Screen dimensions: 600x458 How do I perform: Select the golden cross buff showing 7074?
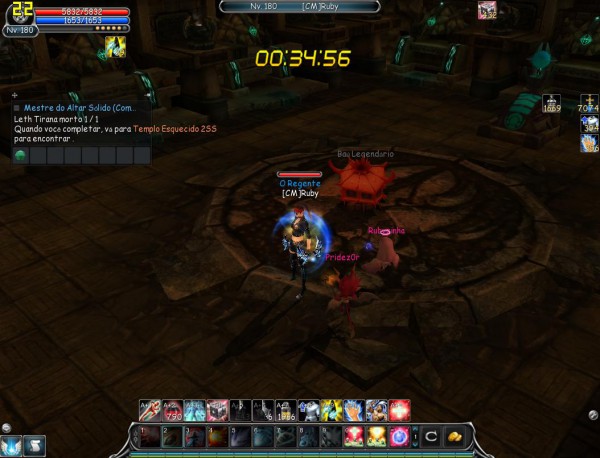[588, 102]
